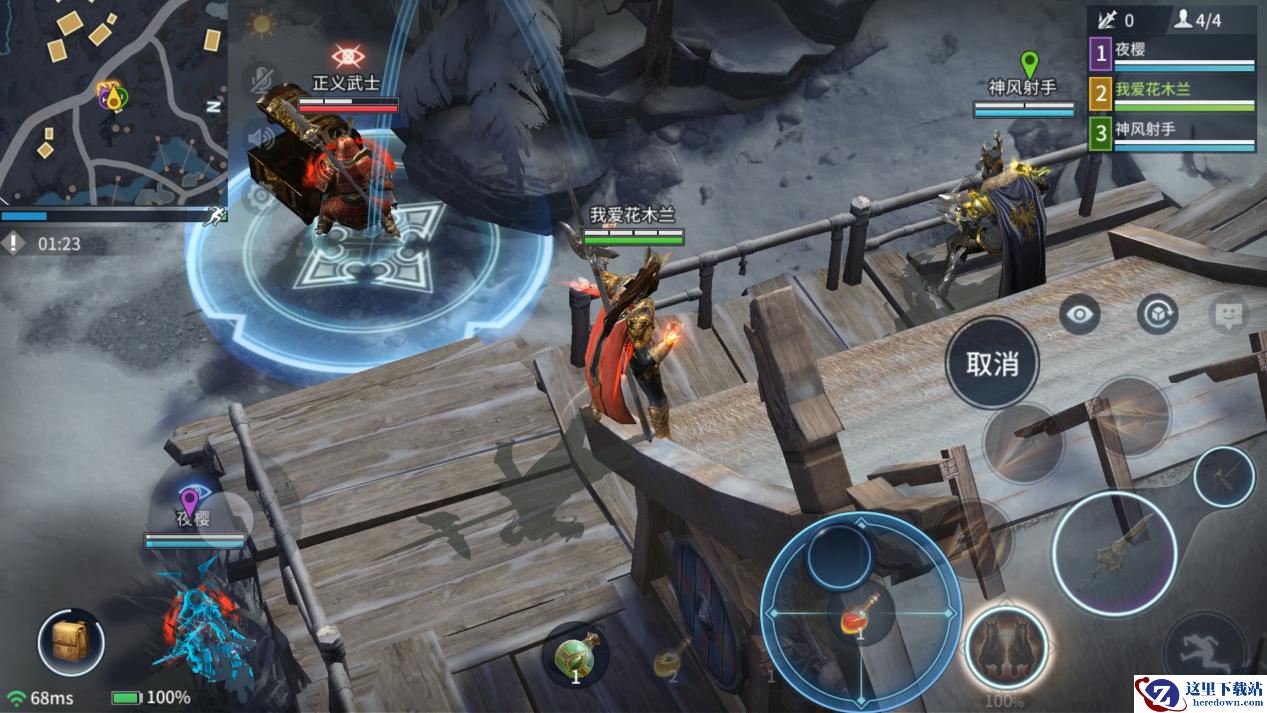This screenshot has height=713, width=1267.
Task: Open the quick chat bubble
Action: (1229, 315)
